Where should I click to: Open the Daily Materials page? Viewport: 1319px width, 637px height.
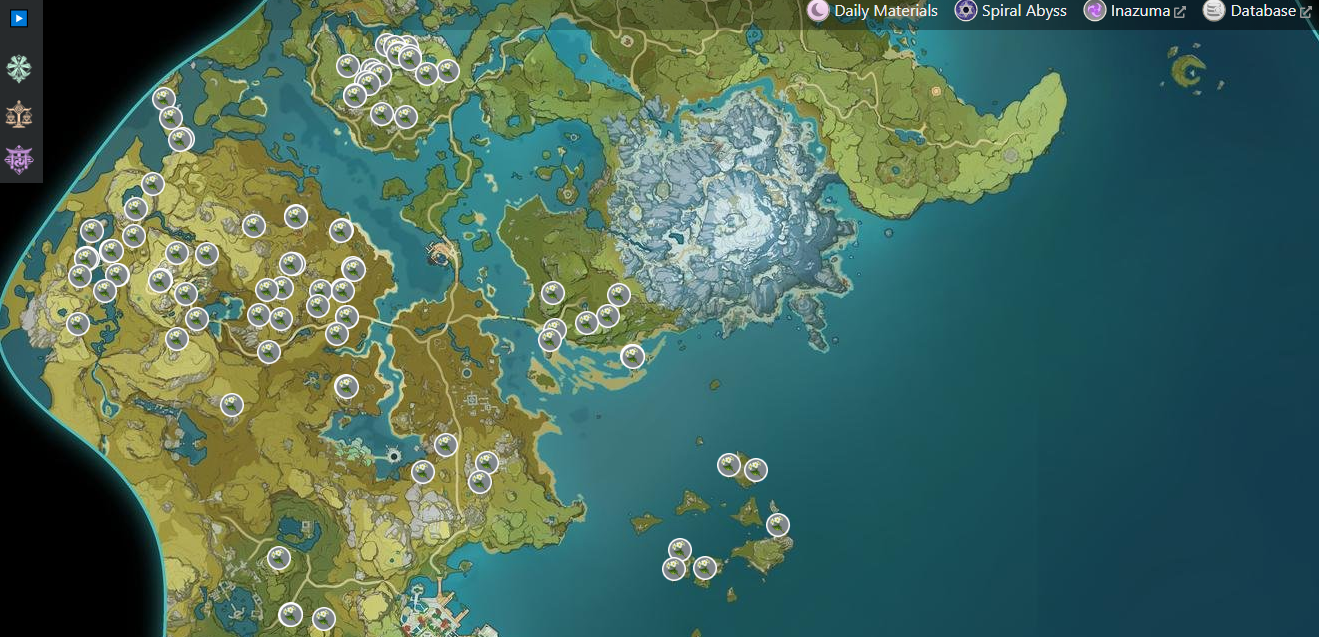(873, 11)
